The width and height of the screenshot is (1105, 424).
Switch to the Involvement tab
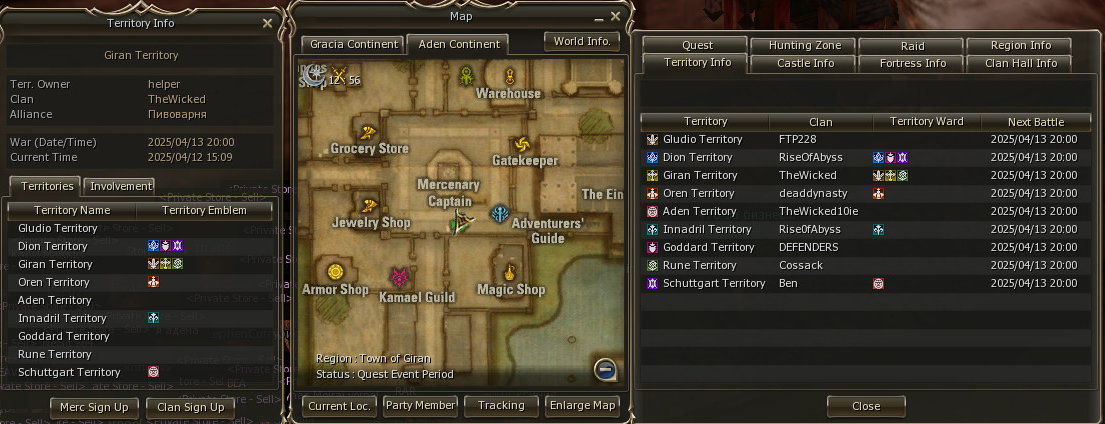[120, 186]
